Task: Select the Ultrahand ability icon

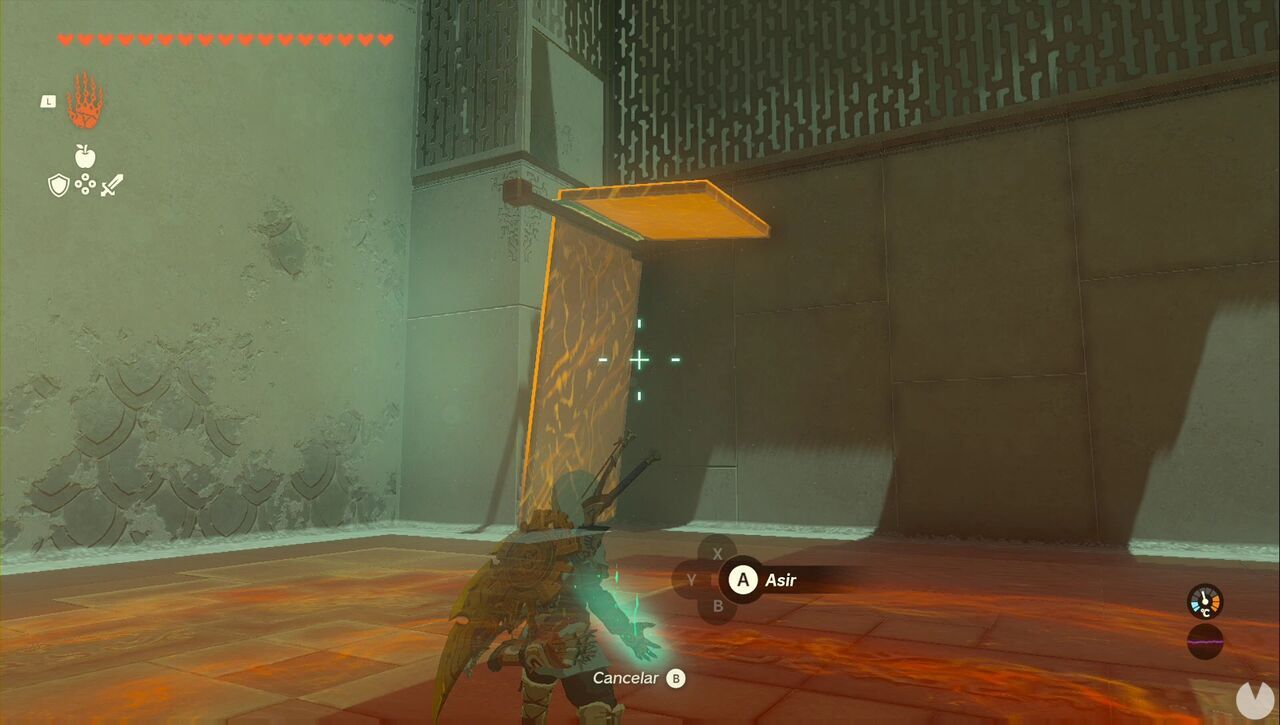Action: pyautogui.click(x=86, y=101)
